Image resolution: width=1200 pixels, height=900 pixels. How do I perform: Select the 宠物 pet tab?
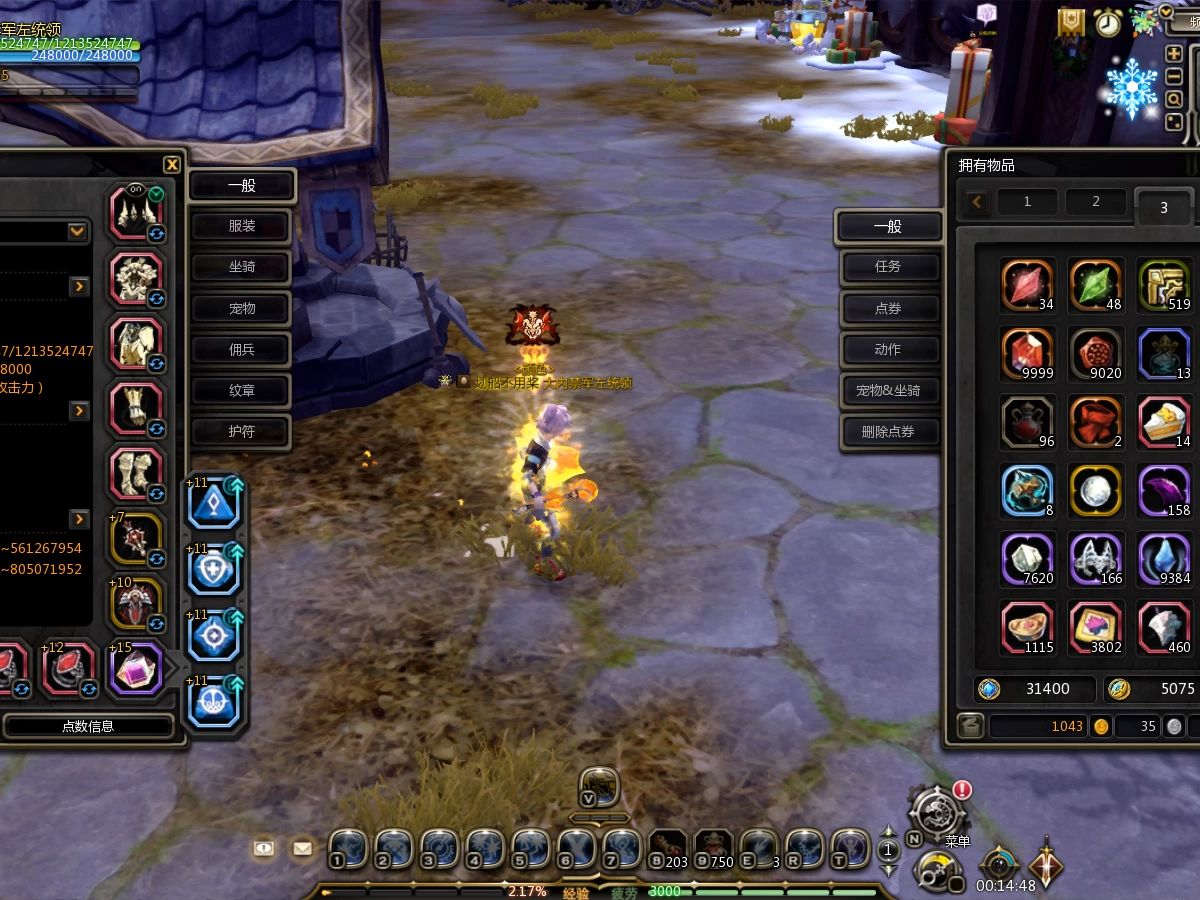click(241, 308)
